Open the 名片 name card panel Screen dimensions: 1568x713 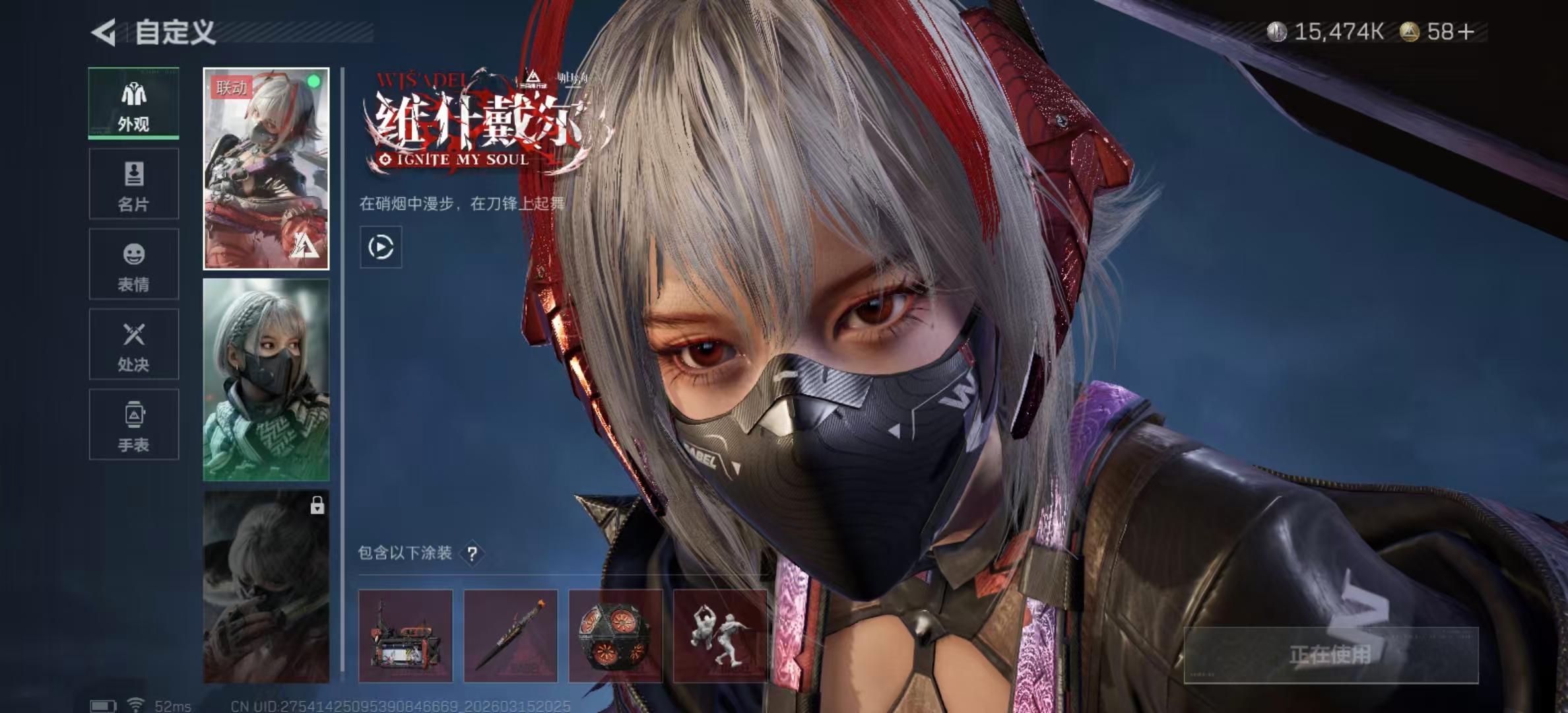coord(134,175)
